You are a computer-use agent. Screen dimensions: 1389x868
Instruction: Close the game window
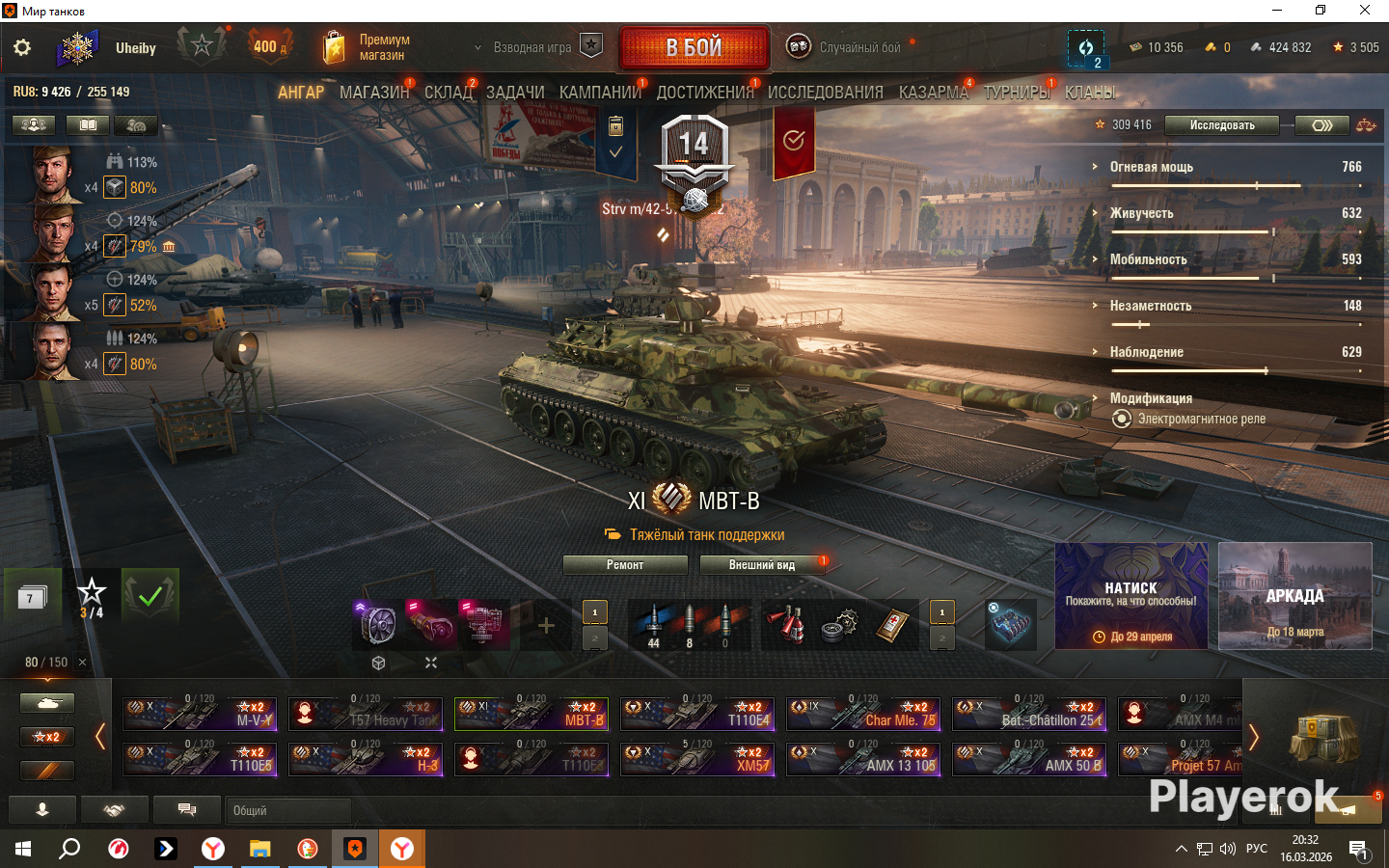tap(1365, 11)
